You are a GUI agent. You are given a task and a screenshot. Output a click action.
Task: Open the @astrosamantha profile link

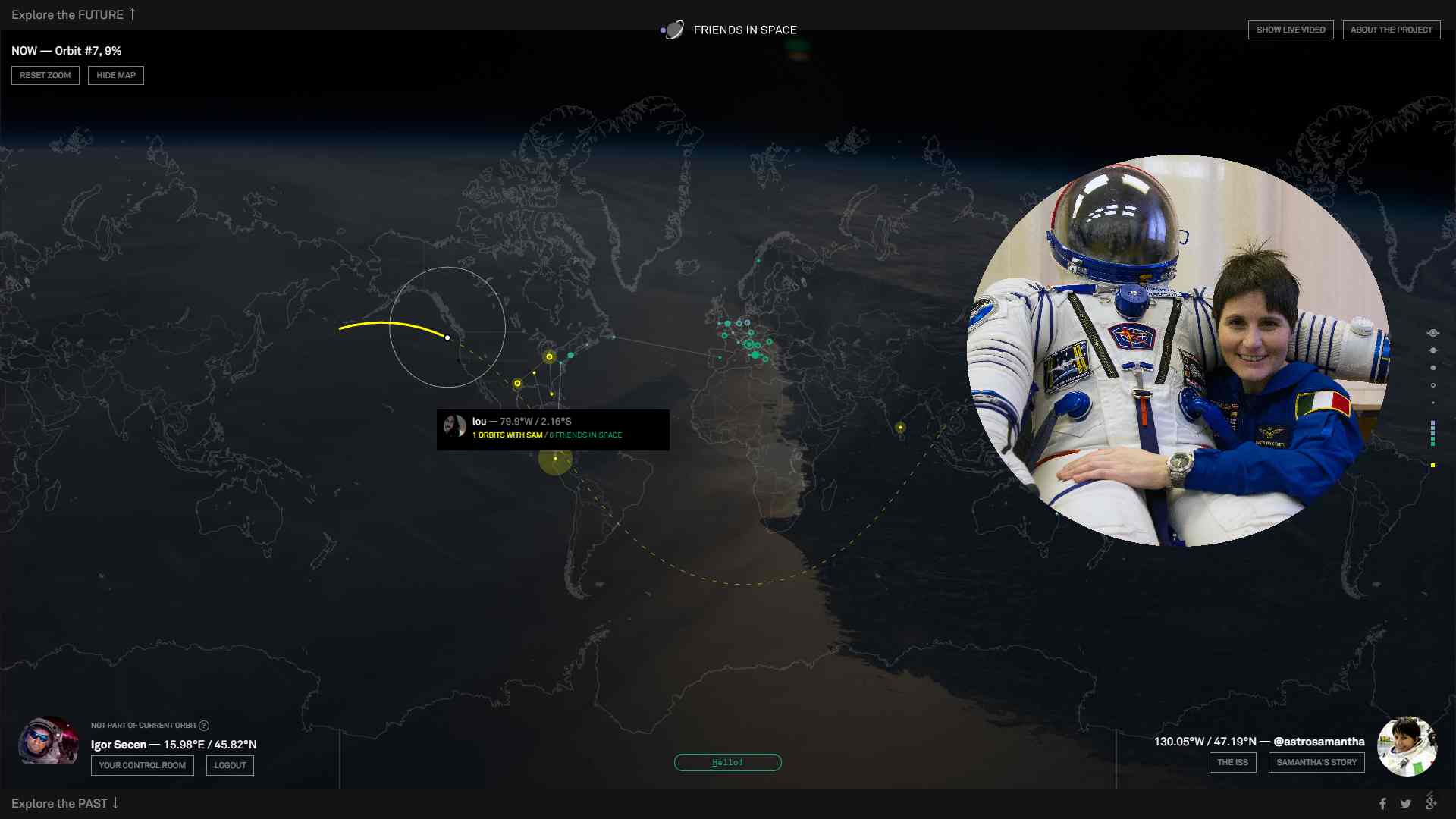[x=1319, y=742]
